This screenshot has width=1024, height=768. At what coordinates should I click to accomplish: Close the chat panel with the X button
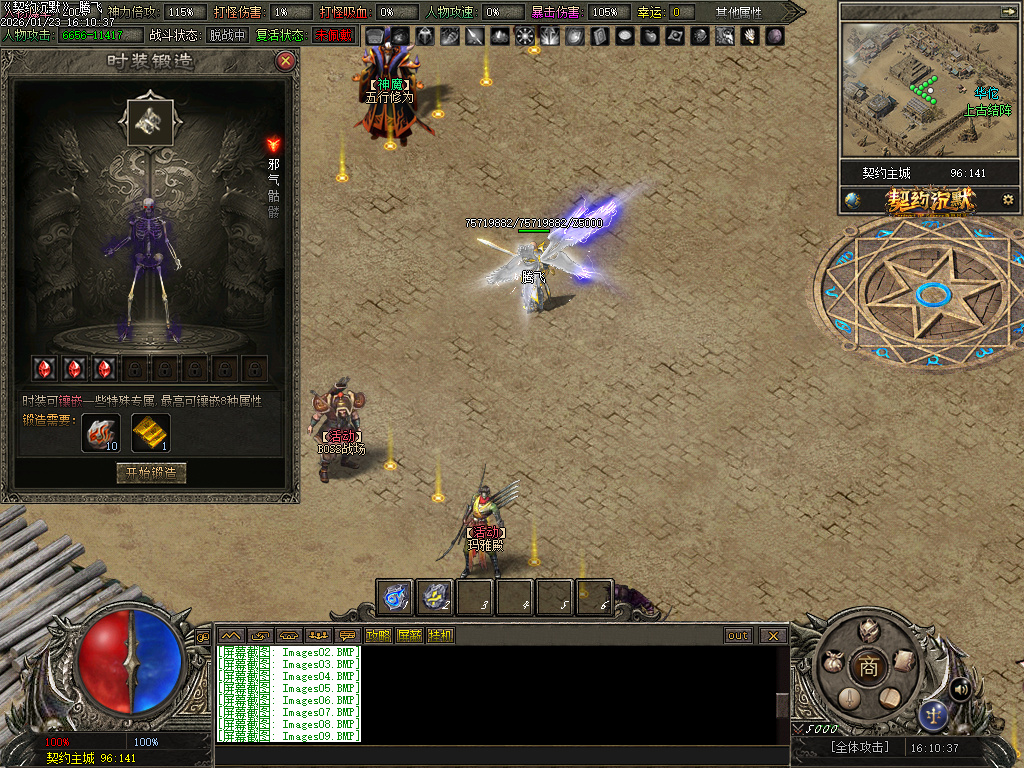coord(773,635)
